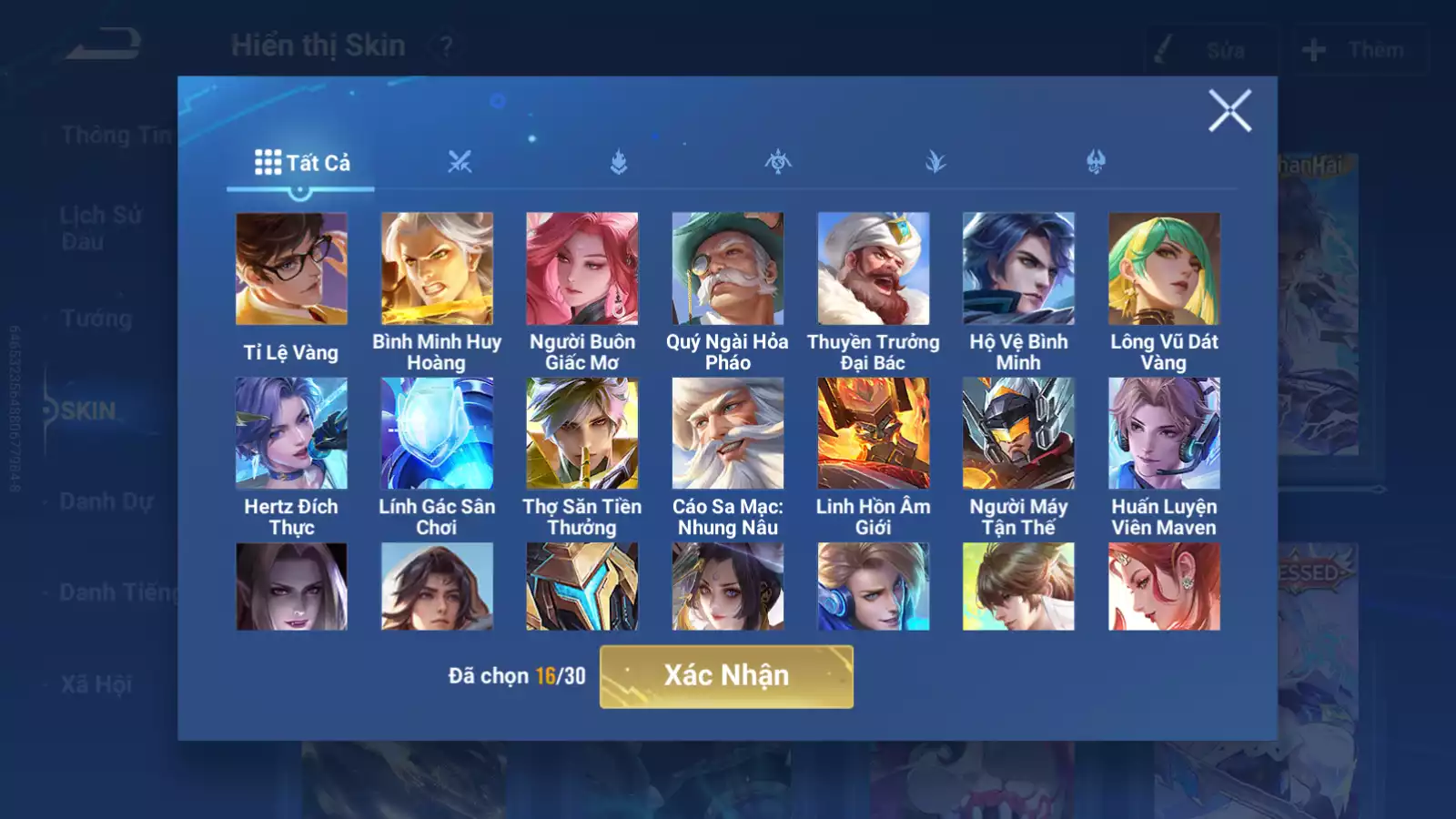The image size is (1456, 819).
Task: Select the Tỉ Lệ Vàng skin
Action: coord(291,269)
